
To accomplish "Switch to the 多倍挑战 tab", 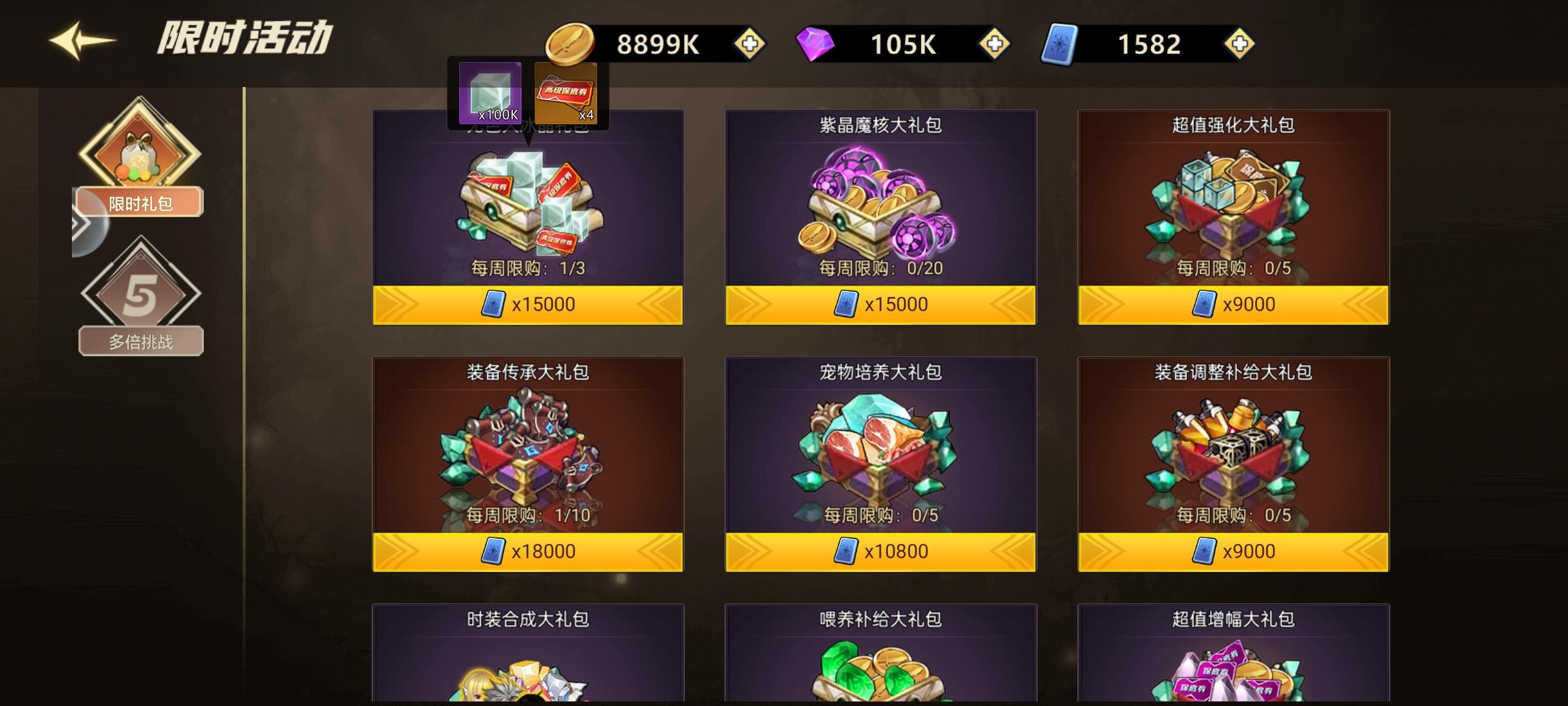I will [139, 341].
